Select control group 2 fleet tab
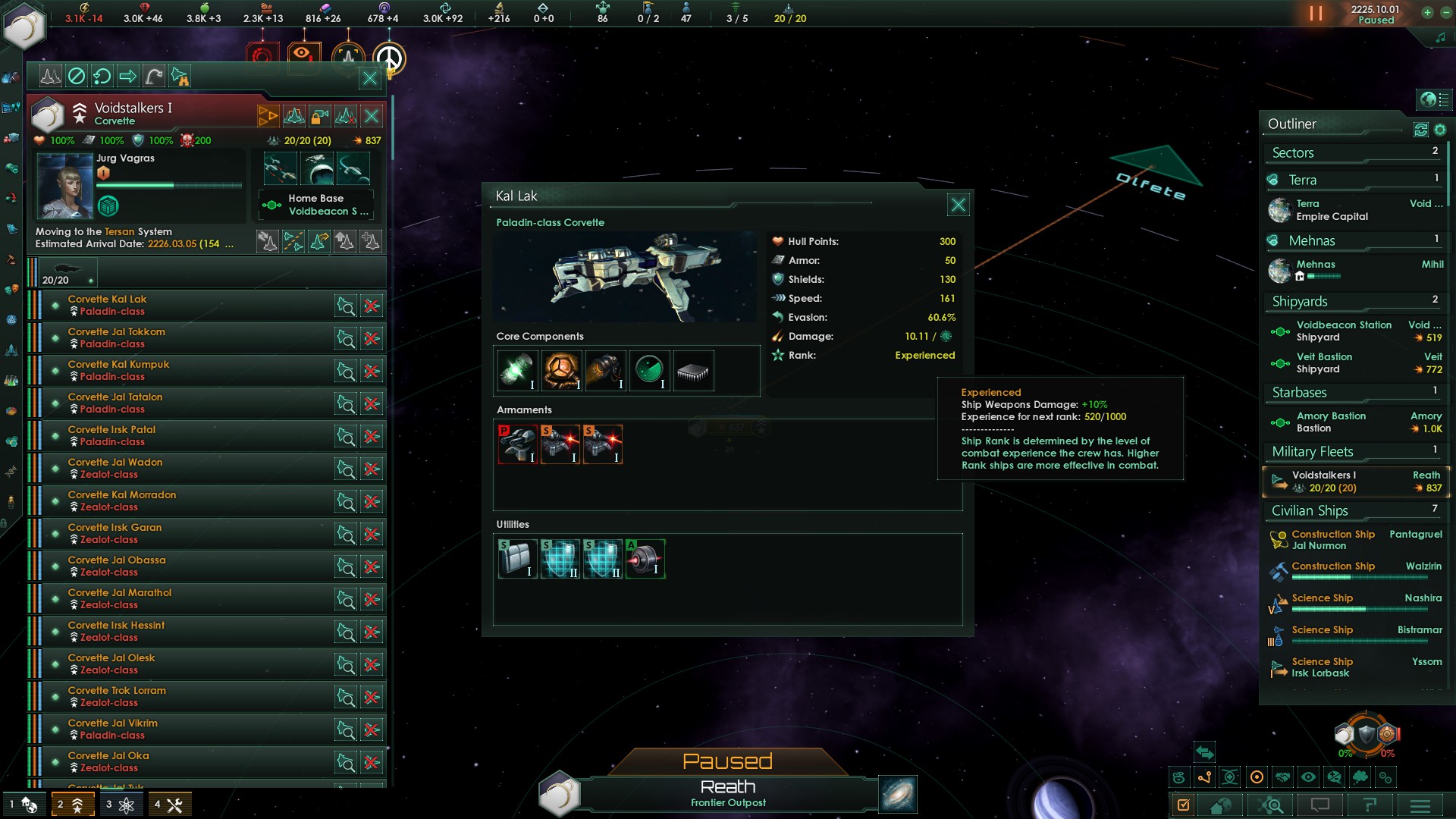The height and width of the screenshot is (819, 1456). click(72, 805)
